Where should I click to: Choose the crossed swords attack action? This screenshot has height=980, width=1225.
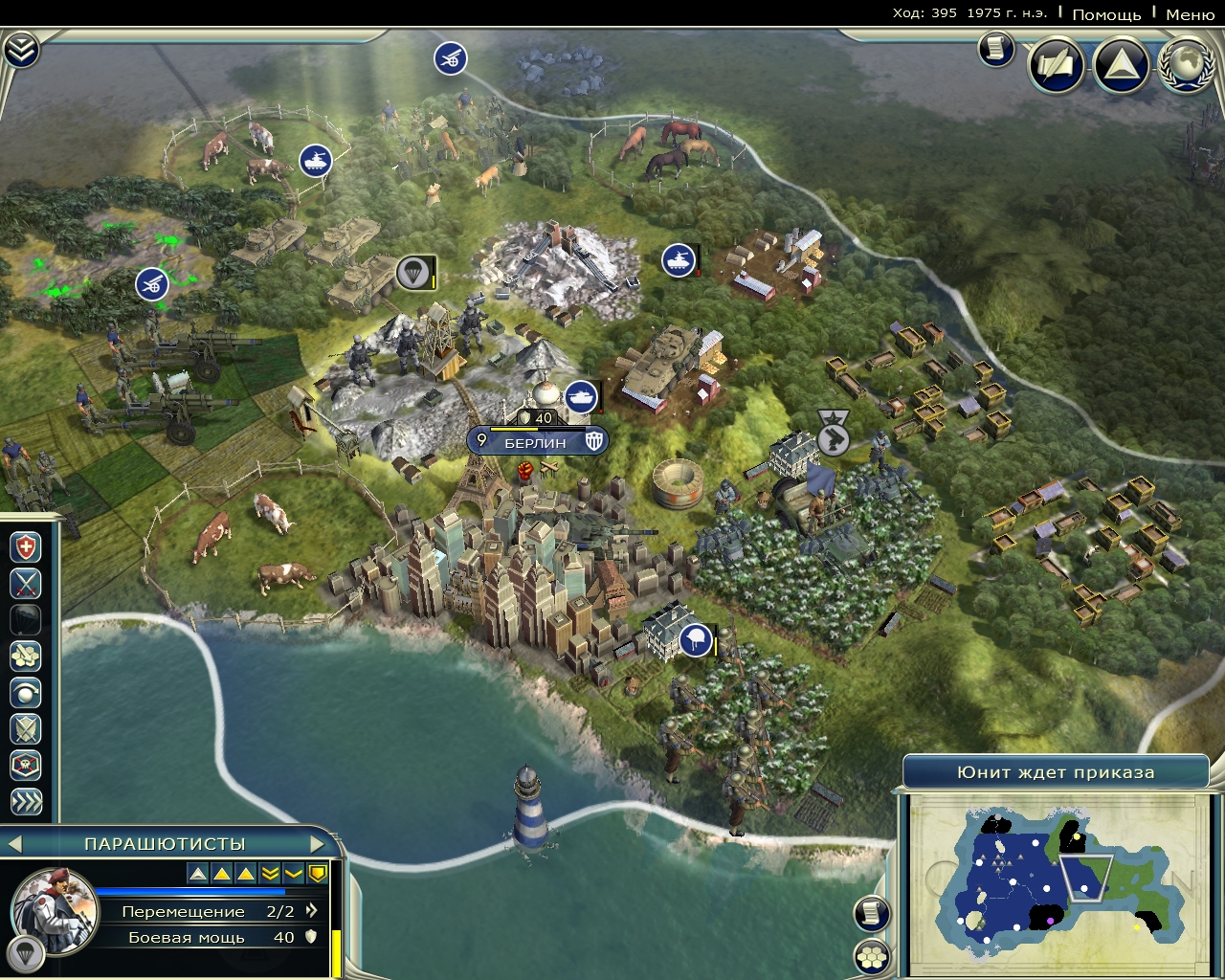point(26,583)
